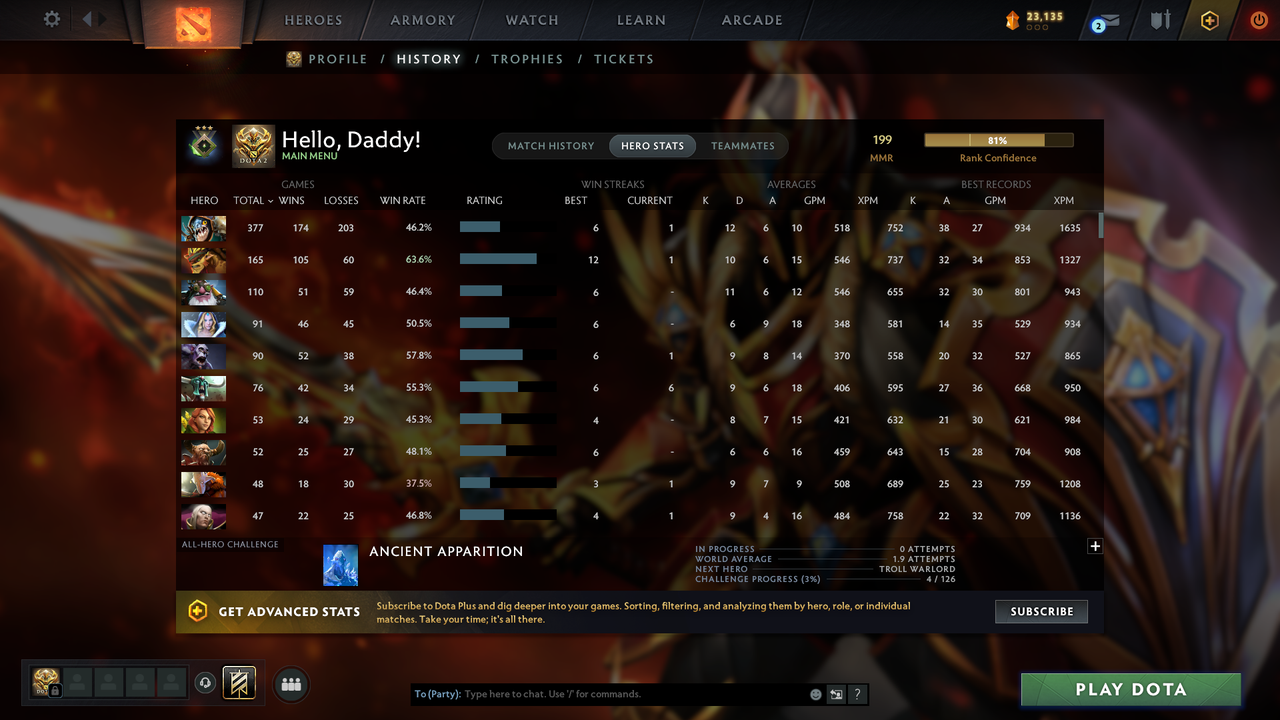The height and width of the screenshot is (720, 1280).
Task: Click the Rank Confidence progress bar
Action: pos(998,139)
